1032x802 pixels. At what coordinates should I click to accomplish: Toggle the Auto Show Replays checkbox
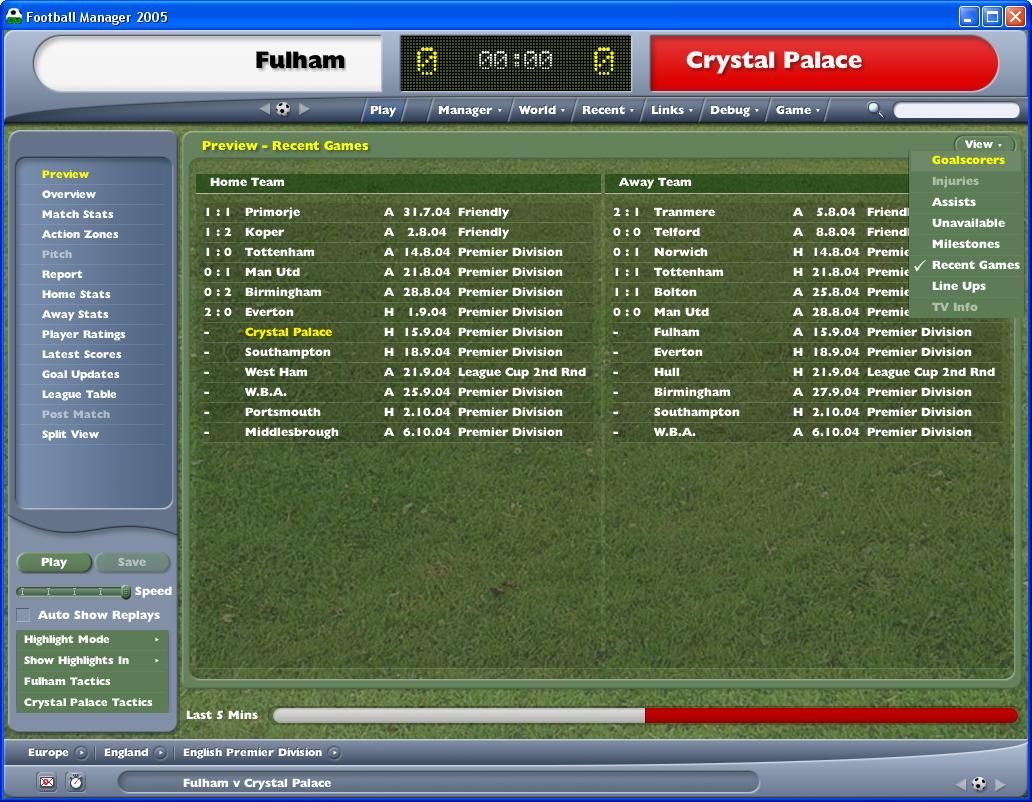click(24, 615)
